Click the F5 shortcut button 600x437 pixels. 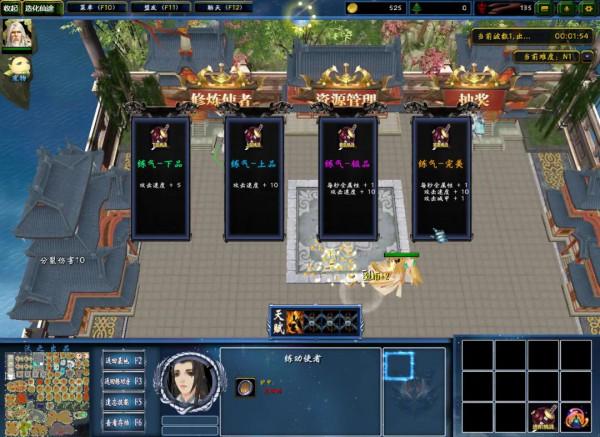point(123,402)
